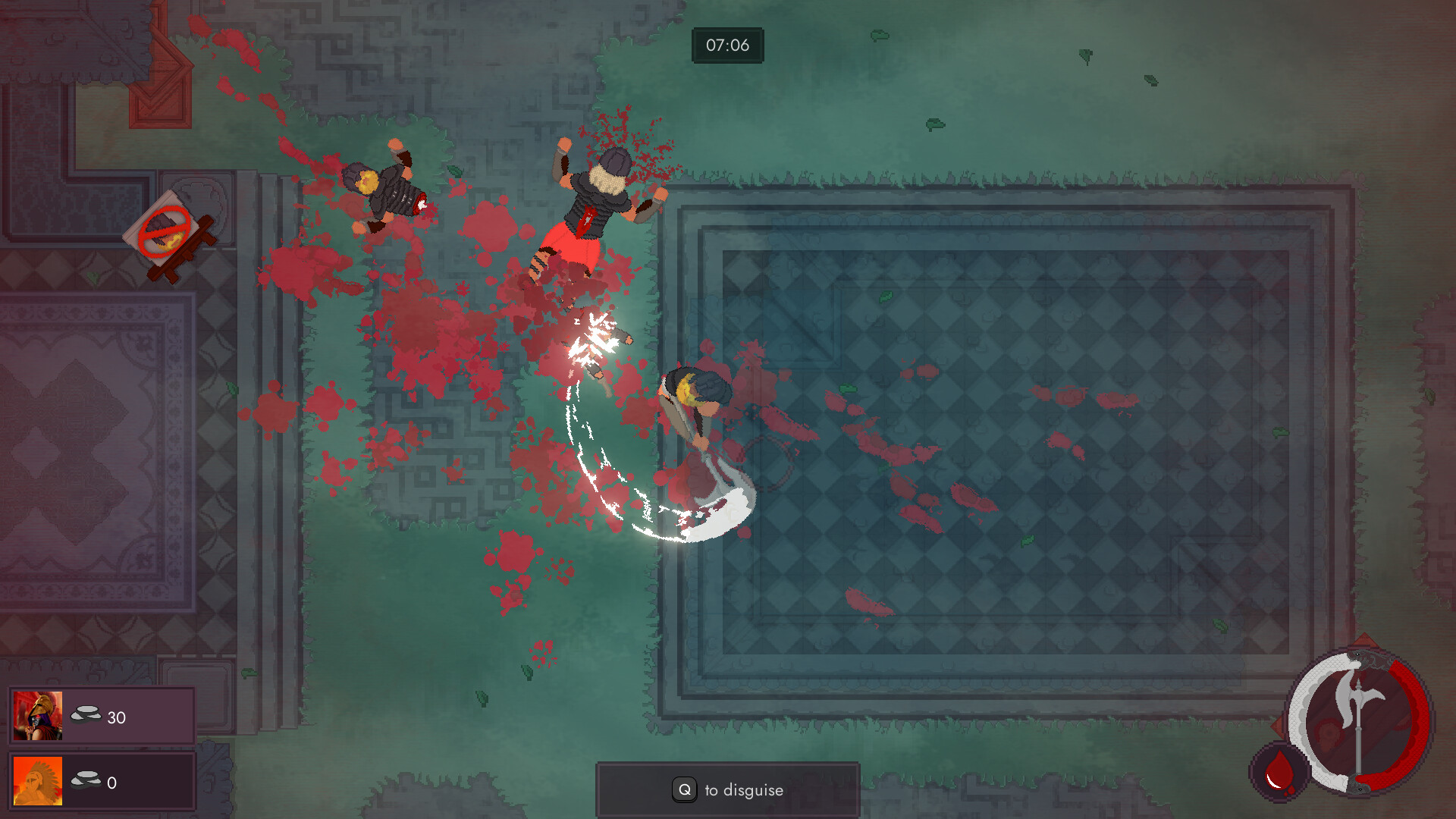Select the orange gladiator portrait
Viewport: 1456px width, 819px height.
pyautogui.click(x=36, y=781)
